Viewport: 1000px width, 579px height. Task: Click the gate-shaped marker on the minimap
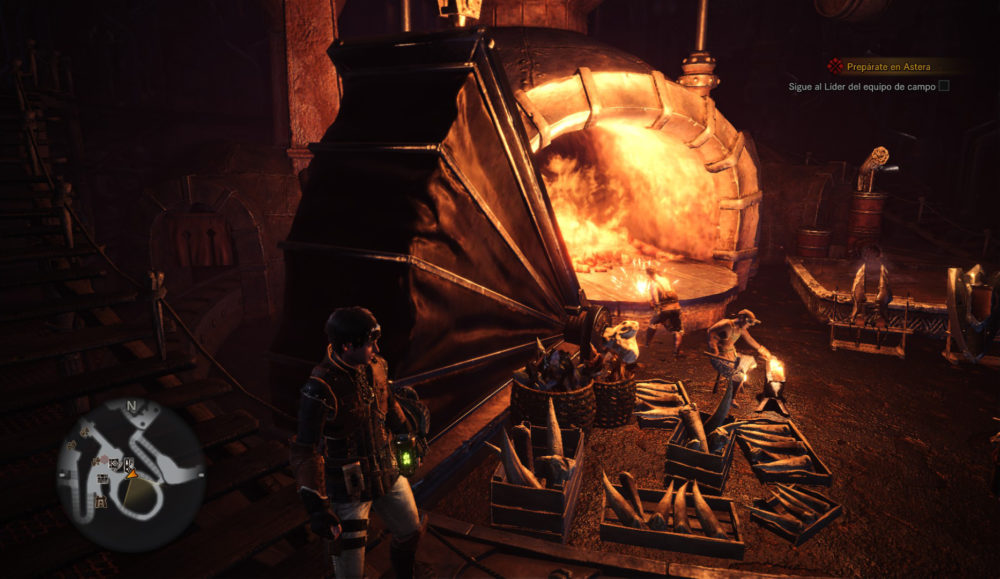click(100, 502)
